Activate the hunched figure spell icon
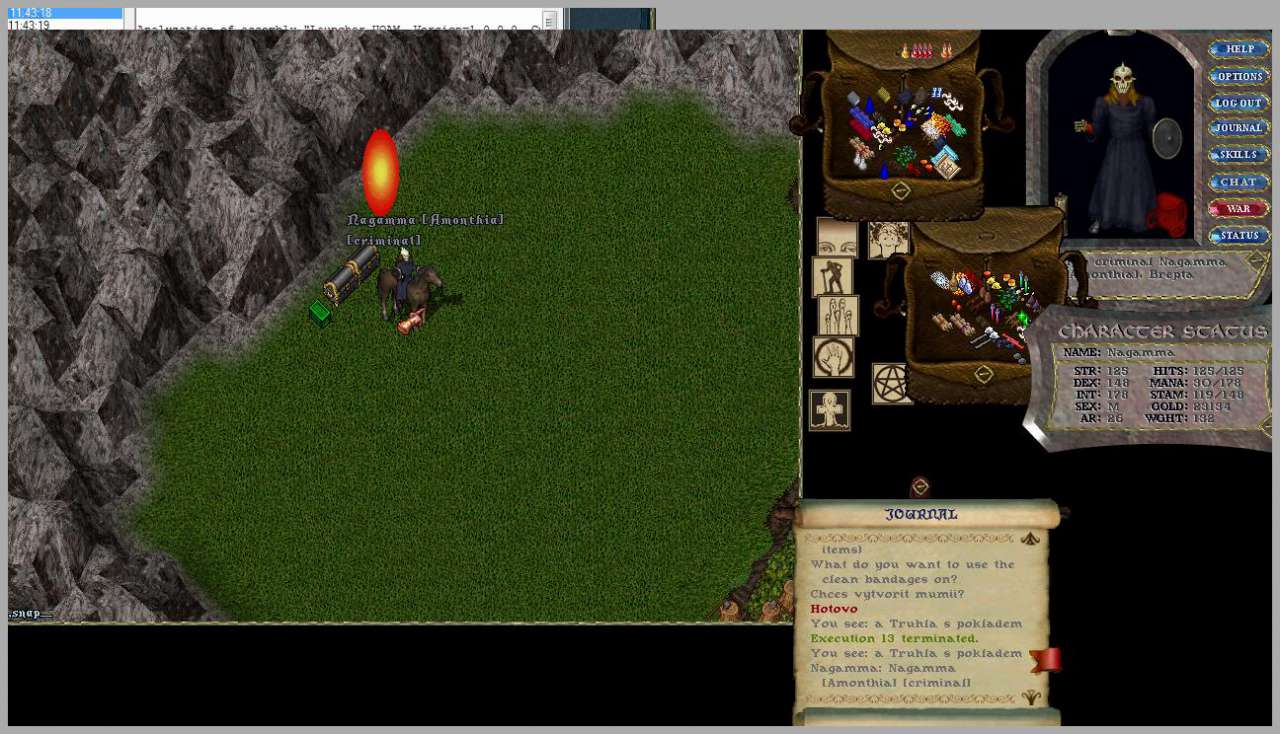The image size is (1280, 734). (x=832, y=277)
